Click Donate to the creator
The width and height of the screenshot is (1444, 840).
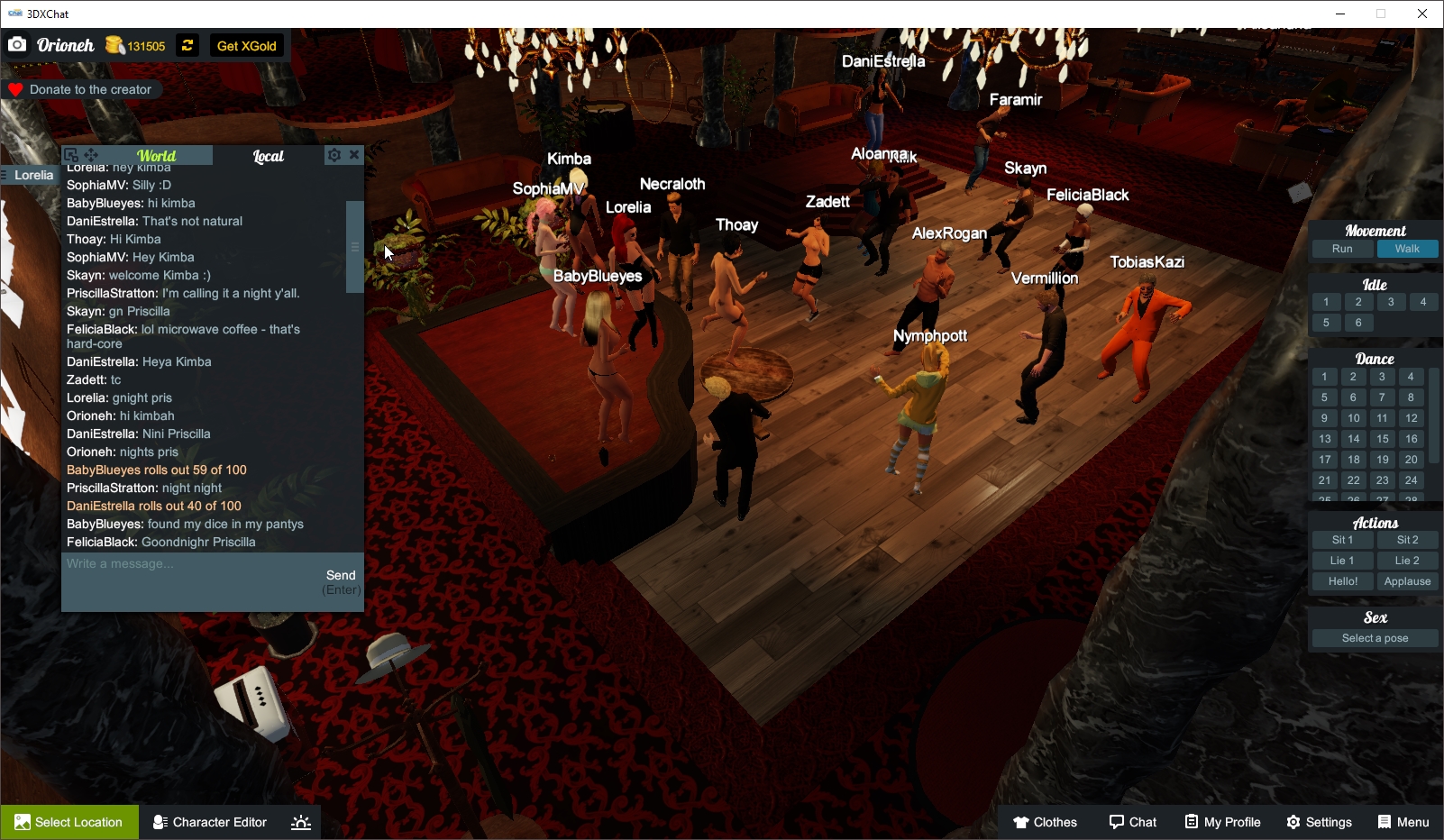pos(82,89)
